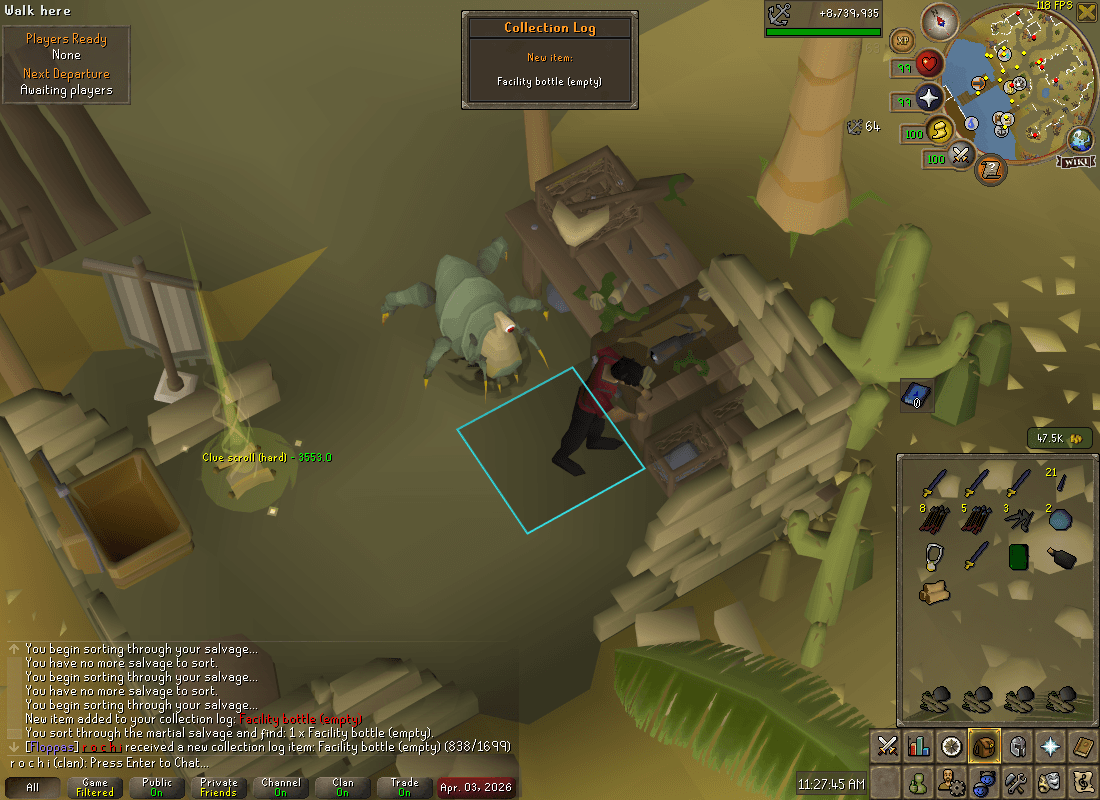Toggle the XP drops button
This screenshot has height=800, width=1100.
point(903,41)
